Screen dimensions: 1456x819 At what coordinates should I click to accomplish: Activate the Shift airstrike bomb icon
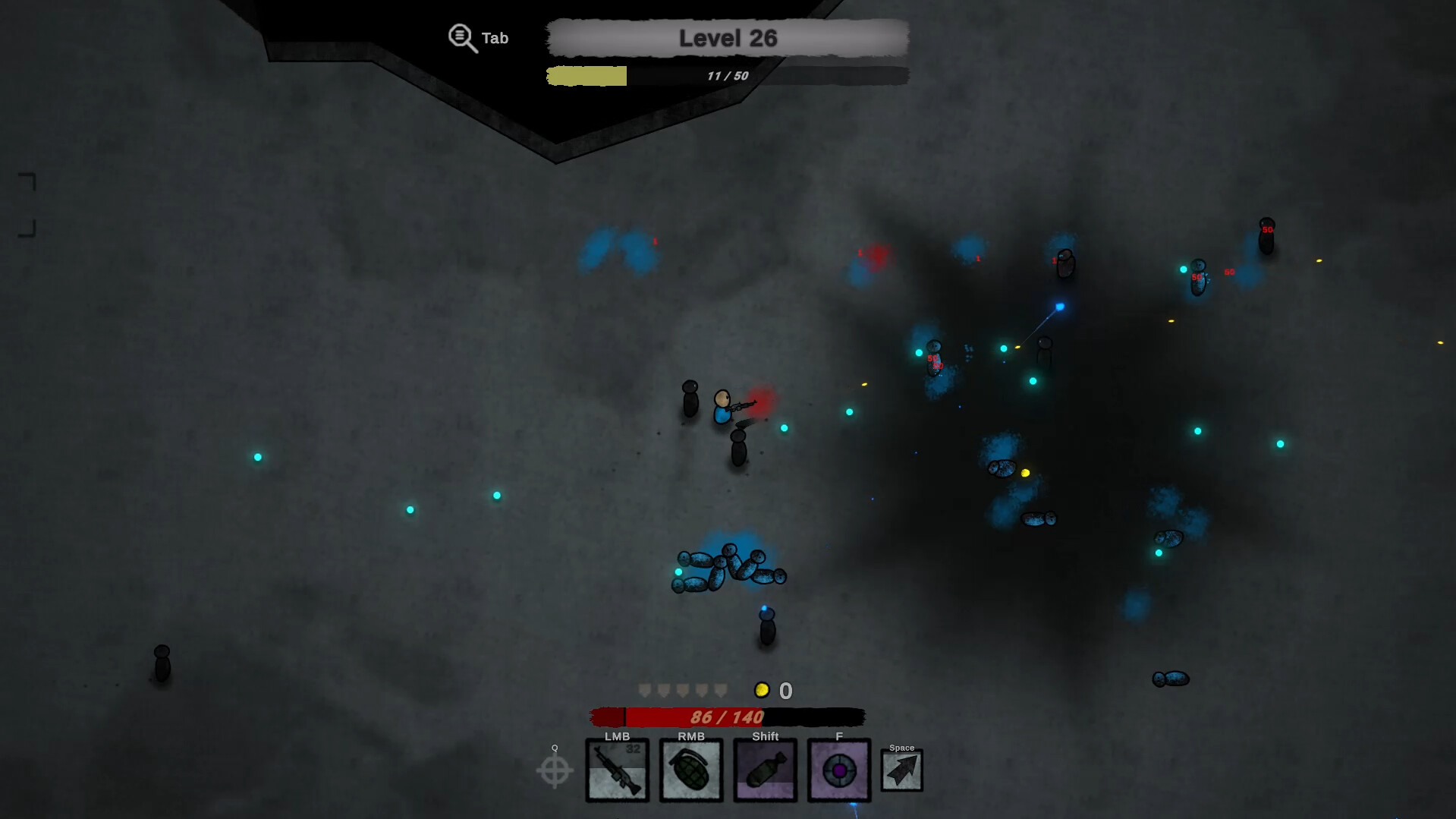pos(766,770)
